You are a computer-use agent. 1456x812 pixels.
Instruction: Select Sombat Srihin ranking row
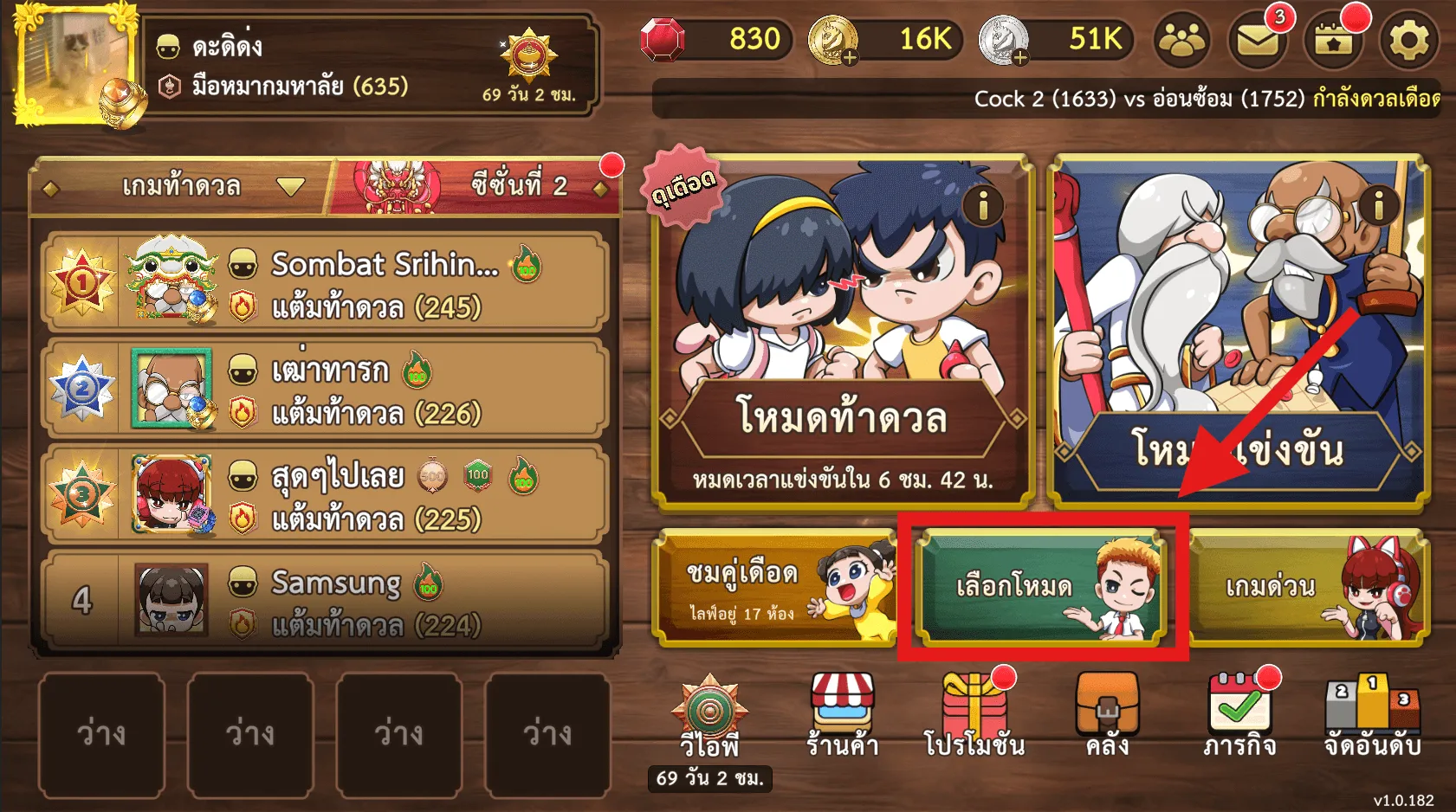324,284
